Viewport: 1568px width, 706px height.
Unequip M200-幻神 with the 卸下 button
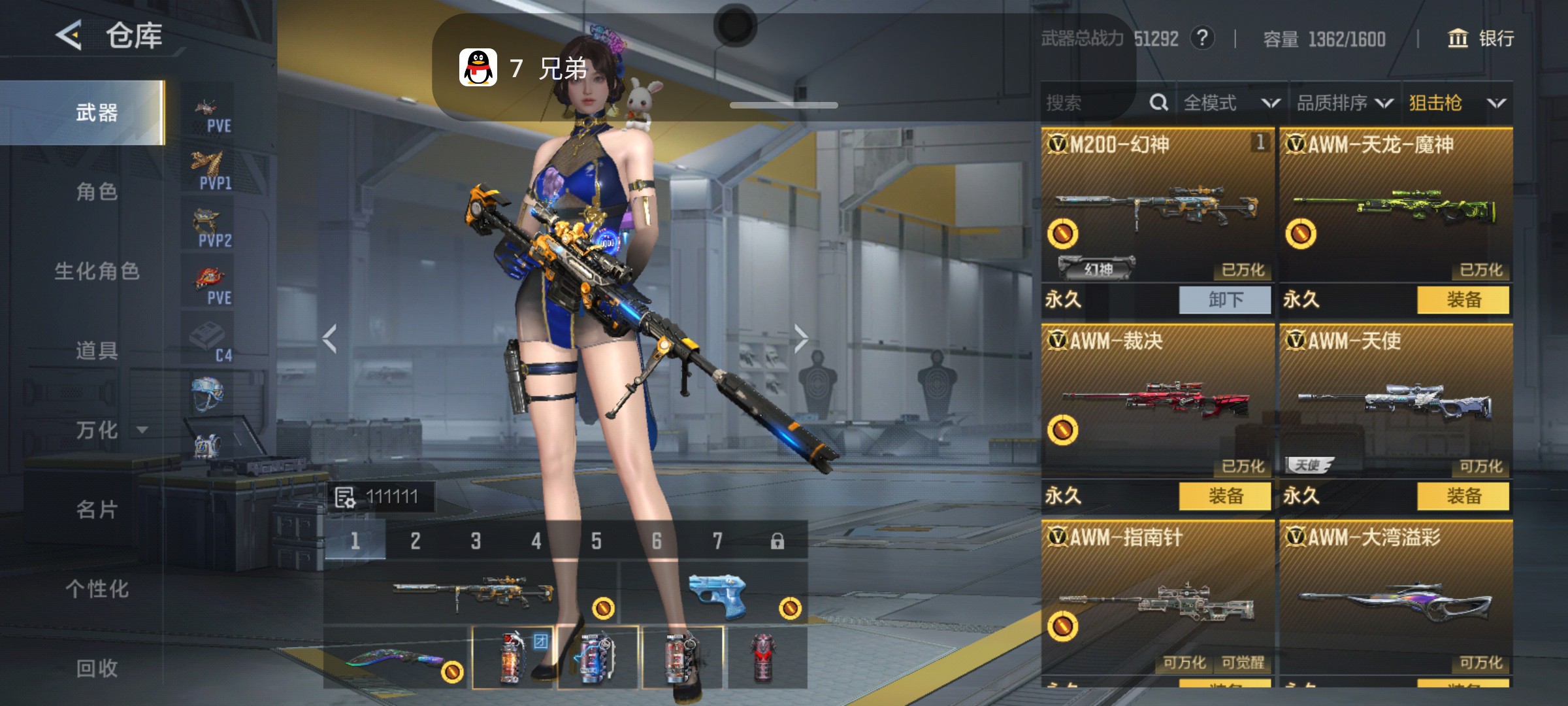point(1225,300)
